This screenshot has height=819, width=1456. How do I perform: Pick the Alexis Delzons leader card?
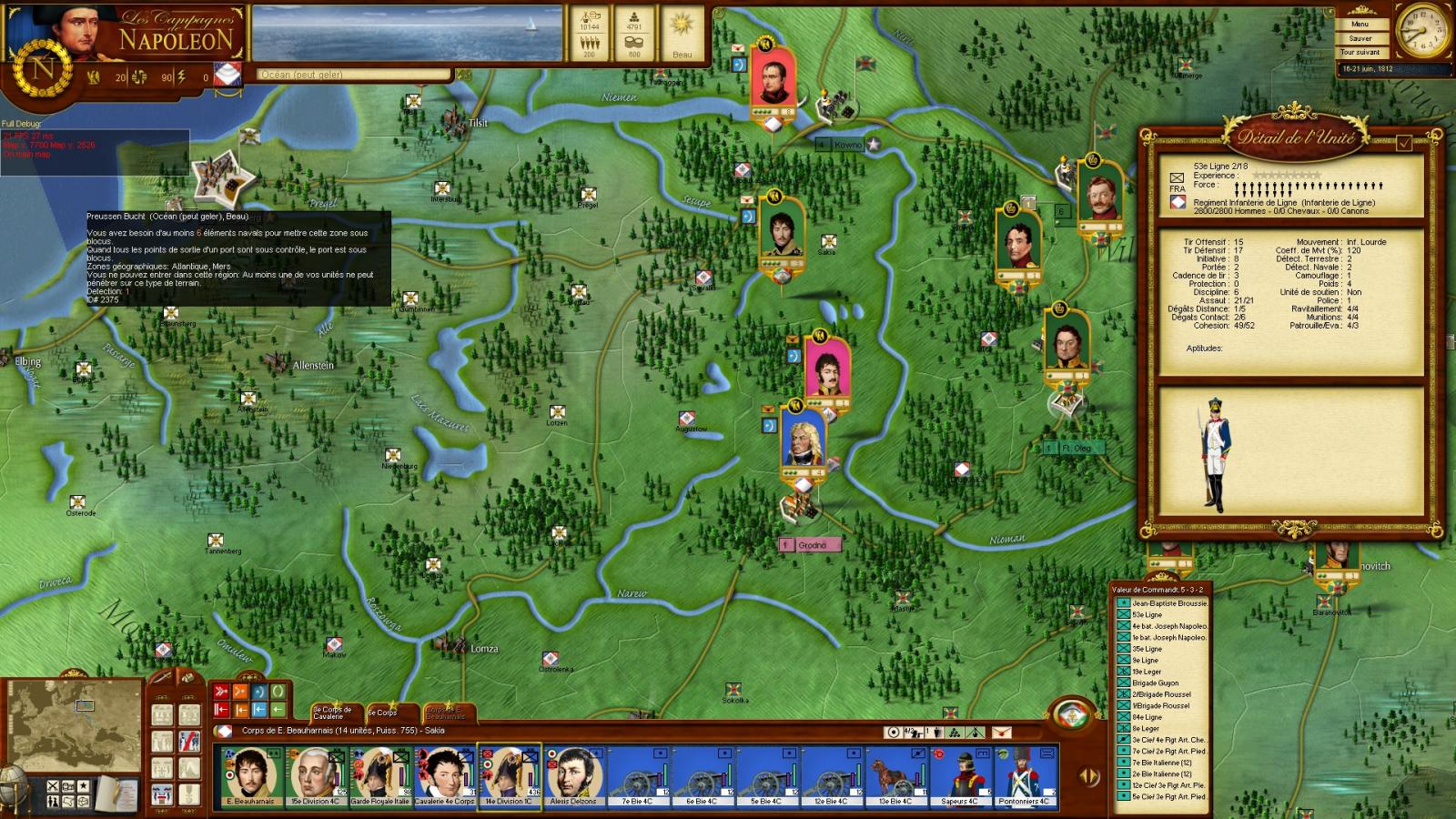tap(573, 776)
